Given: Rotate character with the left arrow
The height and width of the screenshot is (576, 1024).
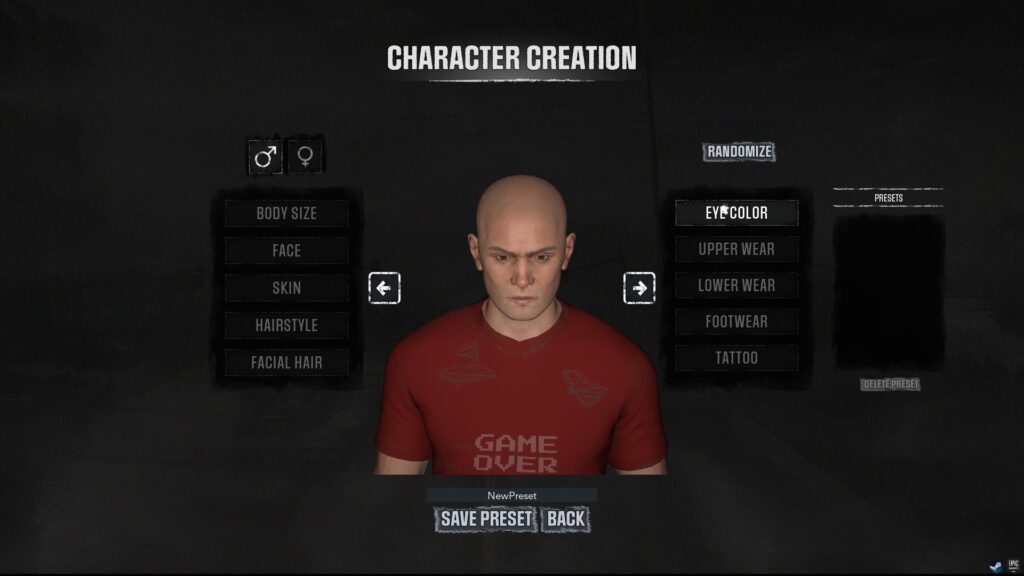Looking at the screenshot, I should (384, 289).
